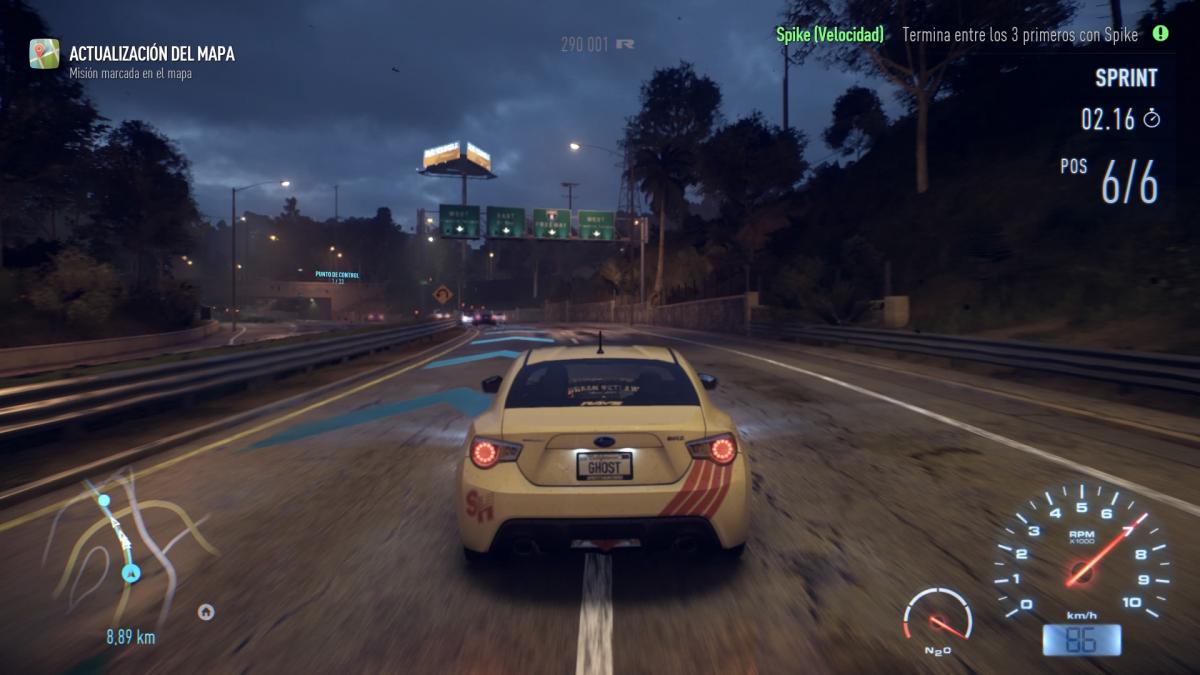Click the green exclamation objective icon
This screenshot has width=1200, height=675.
(1160, 34)
